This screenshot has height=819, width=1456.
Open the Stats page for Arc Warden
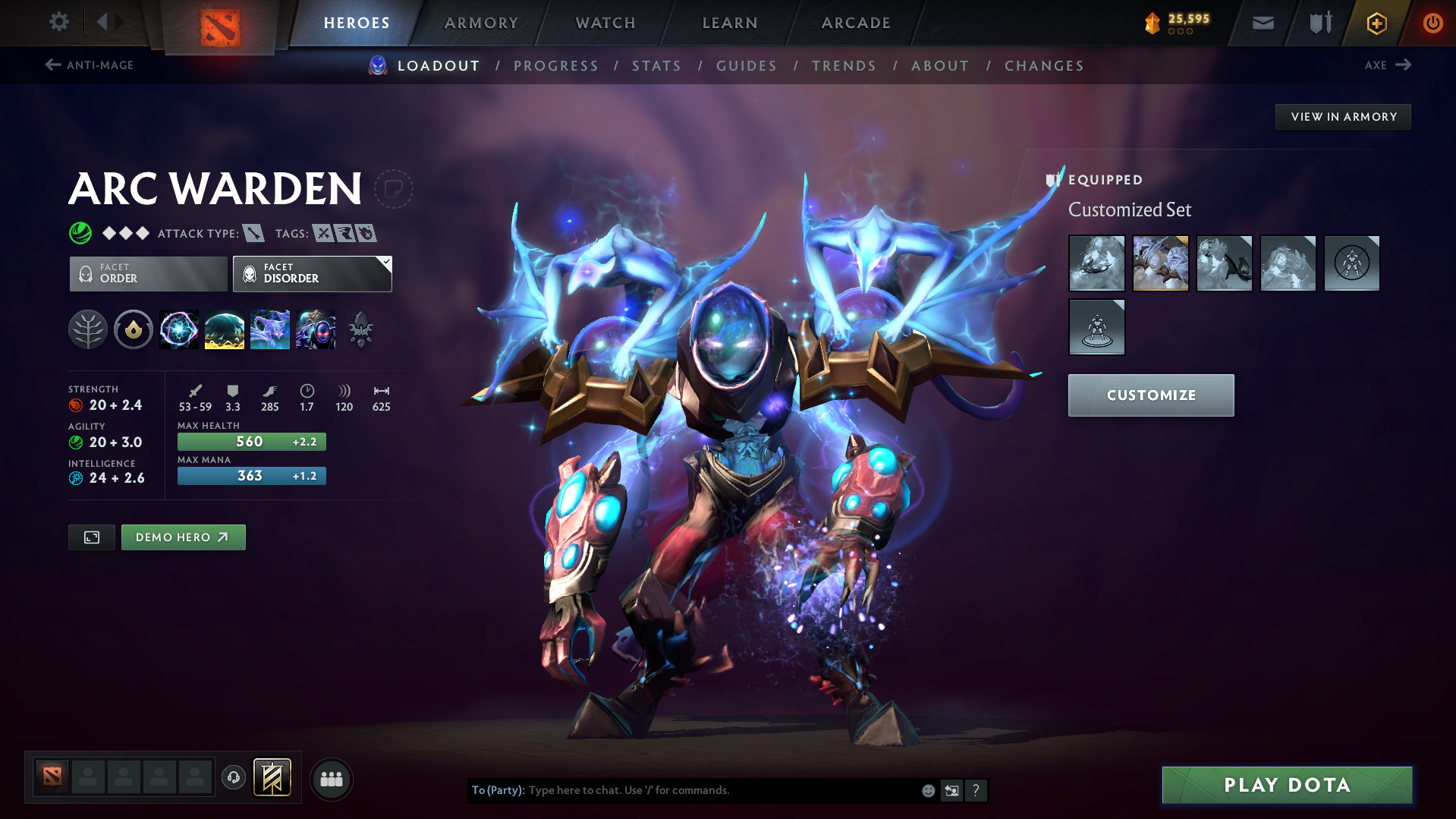[656, 66]
